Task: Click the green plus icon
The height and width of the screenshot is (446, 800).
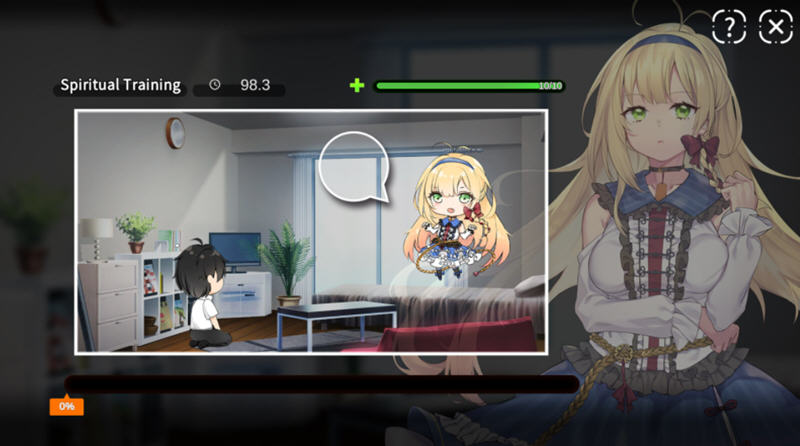Action: click(357, 85)
